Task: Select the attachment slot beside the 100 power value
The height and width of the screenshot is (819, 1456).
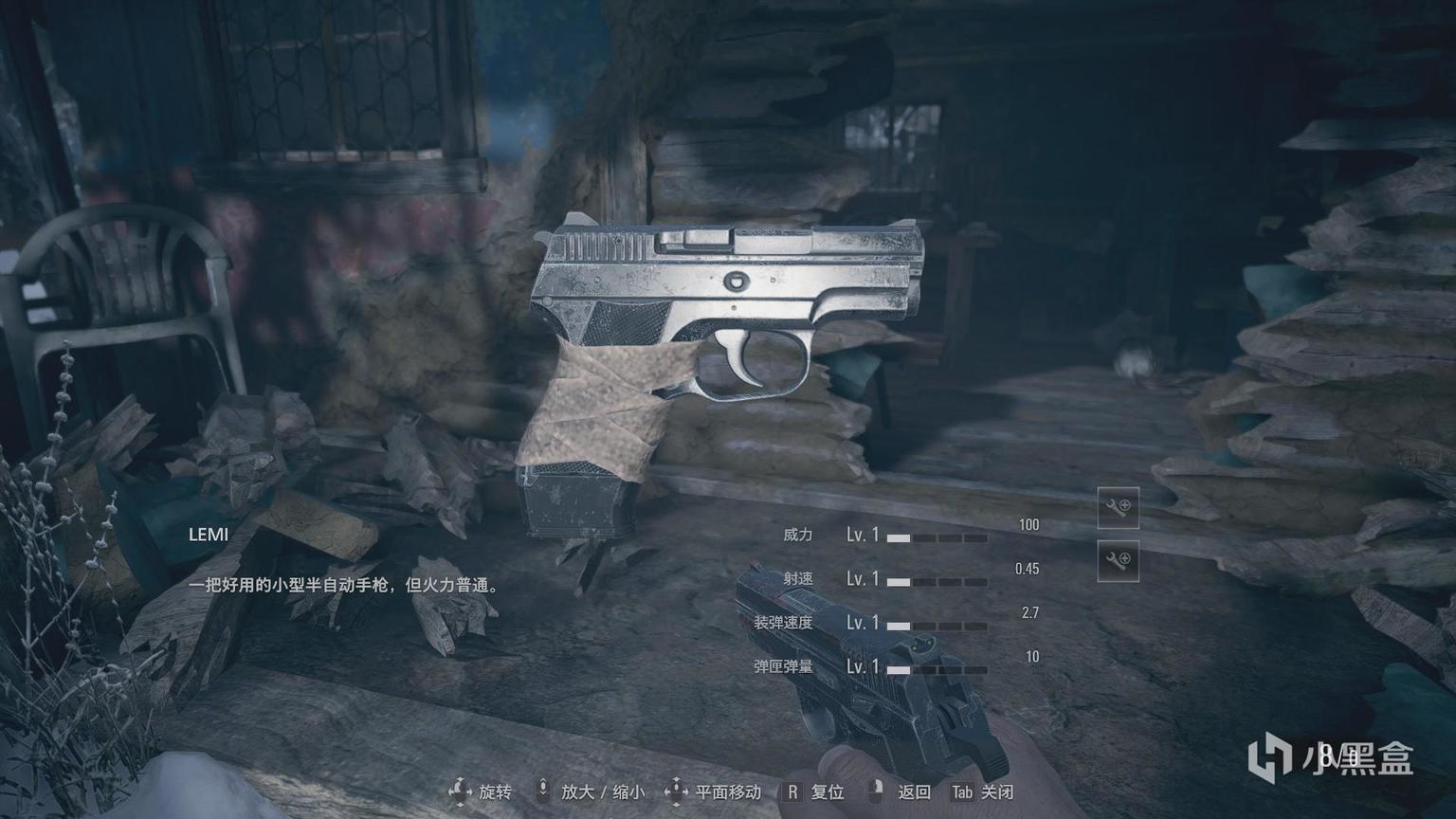Action: 1118,508
